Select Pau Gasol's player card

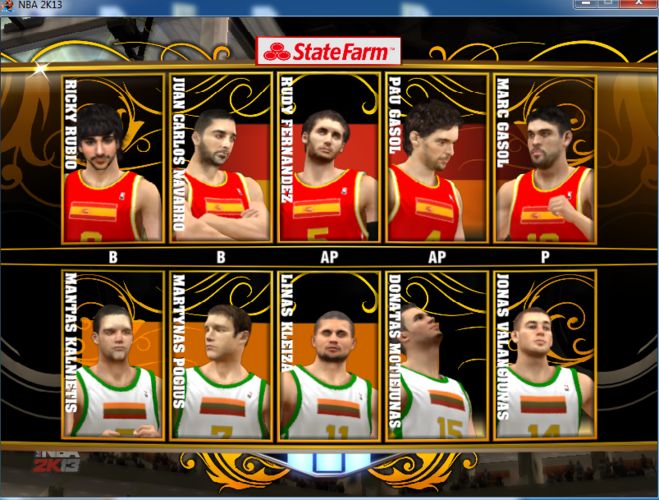coord(437,158)
